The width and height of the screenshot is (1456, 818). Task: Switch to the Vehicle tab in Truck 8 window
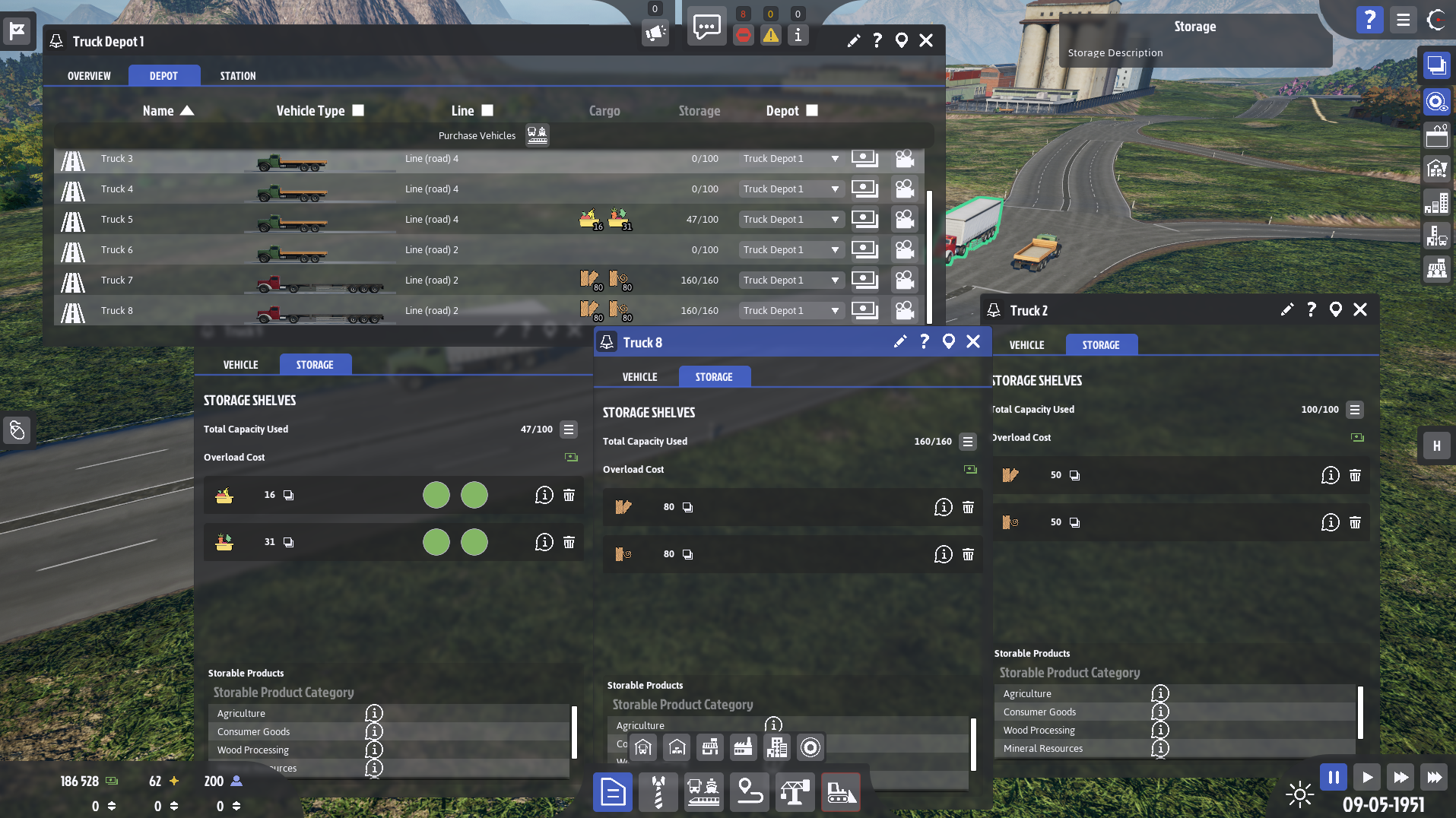(639, 376)
